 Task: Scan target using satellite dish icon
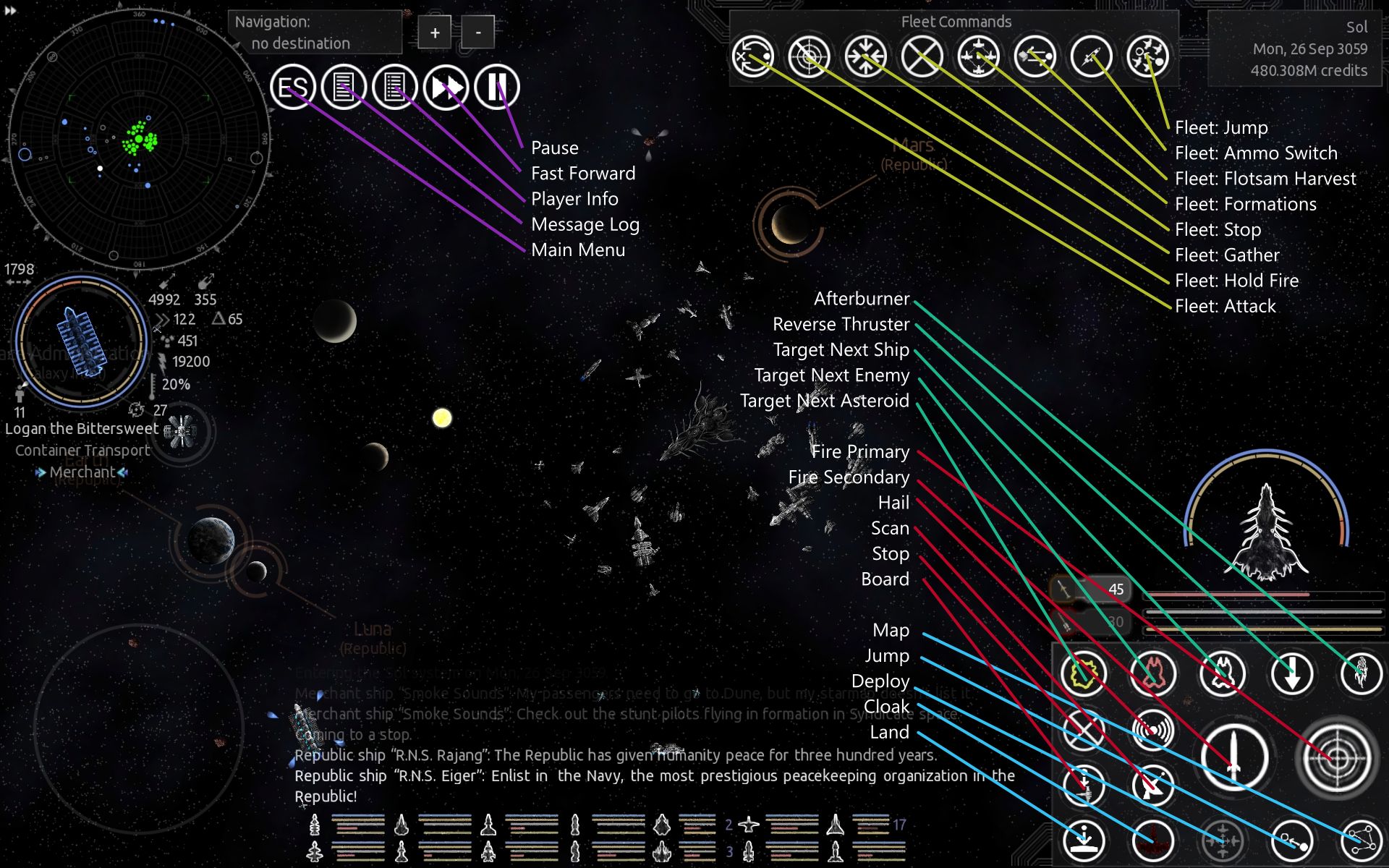tap(1152, 785)
